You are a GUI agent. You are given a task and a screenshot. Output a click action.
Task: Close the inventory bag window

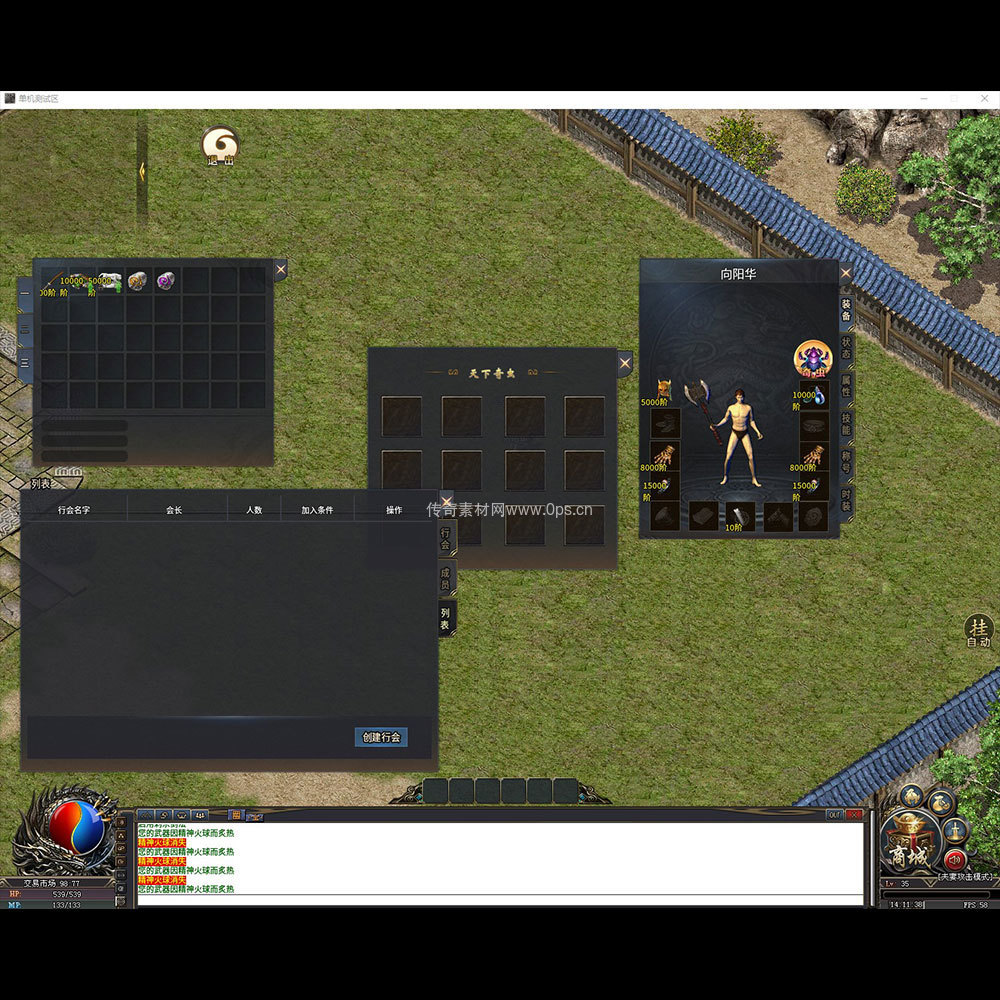tap(280, 269)
